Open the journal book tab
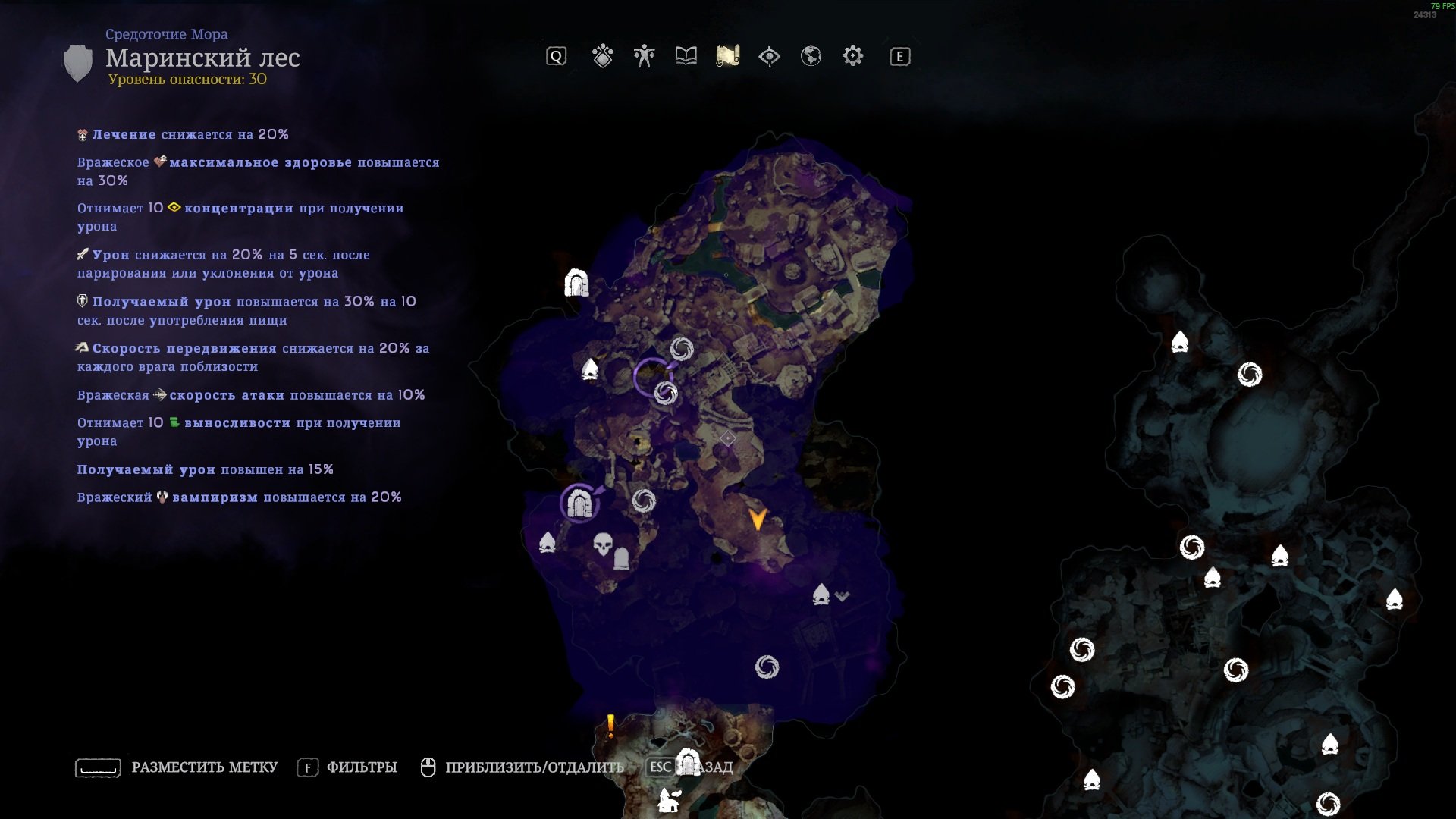The width and height of the screenshot is (1456, 819). click(x=686, y=56)
